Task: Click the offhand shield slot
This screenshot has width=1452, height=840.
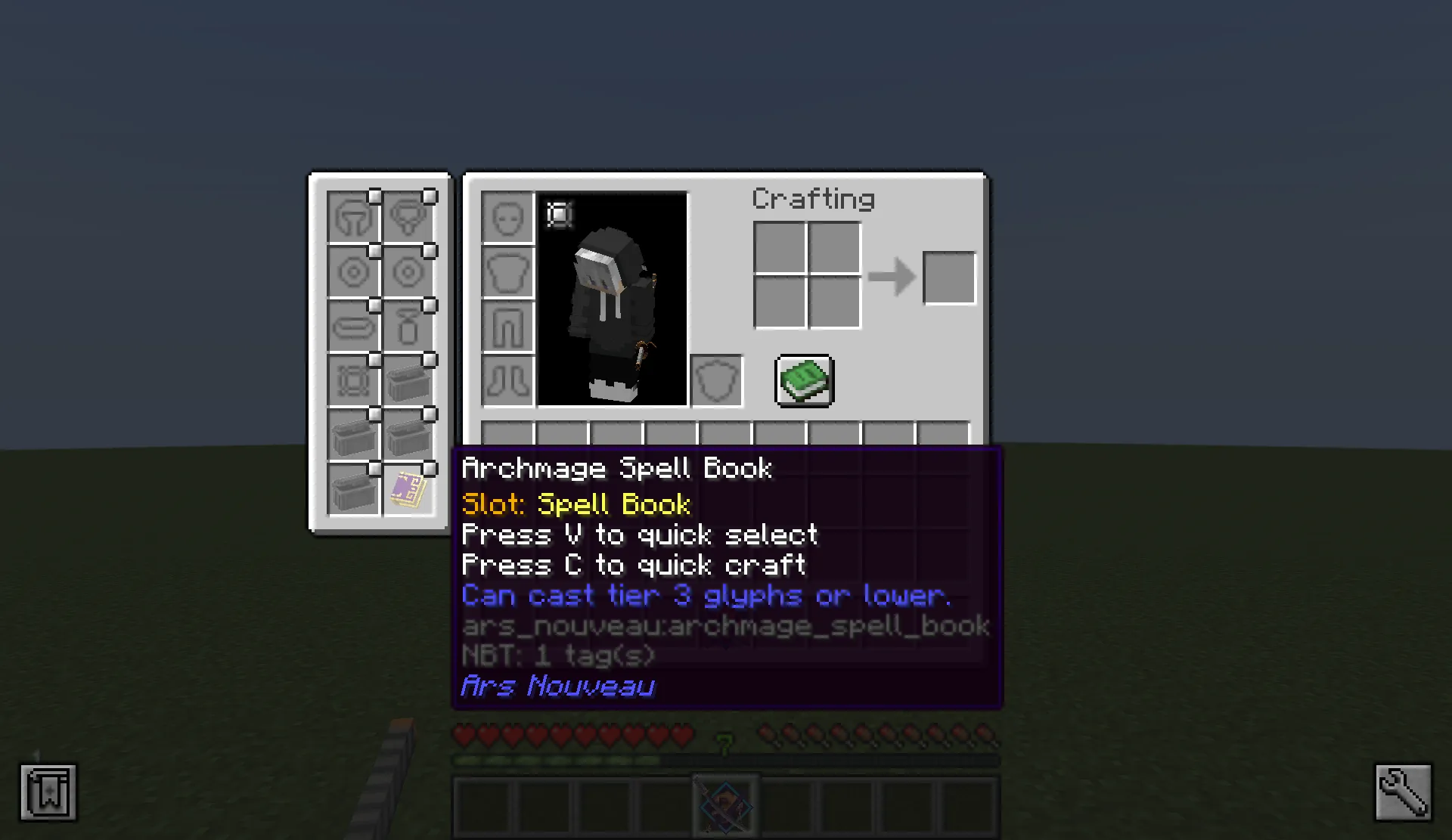Action: click(715, 380)
